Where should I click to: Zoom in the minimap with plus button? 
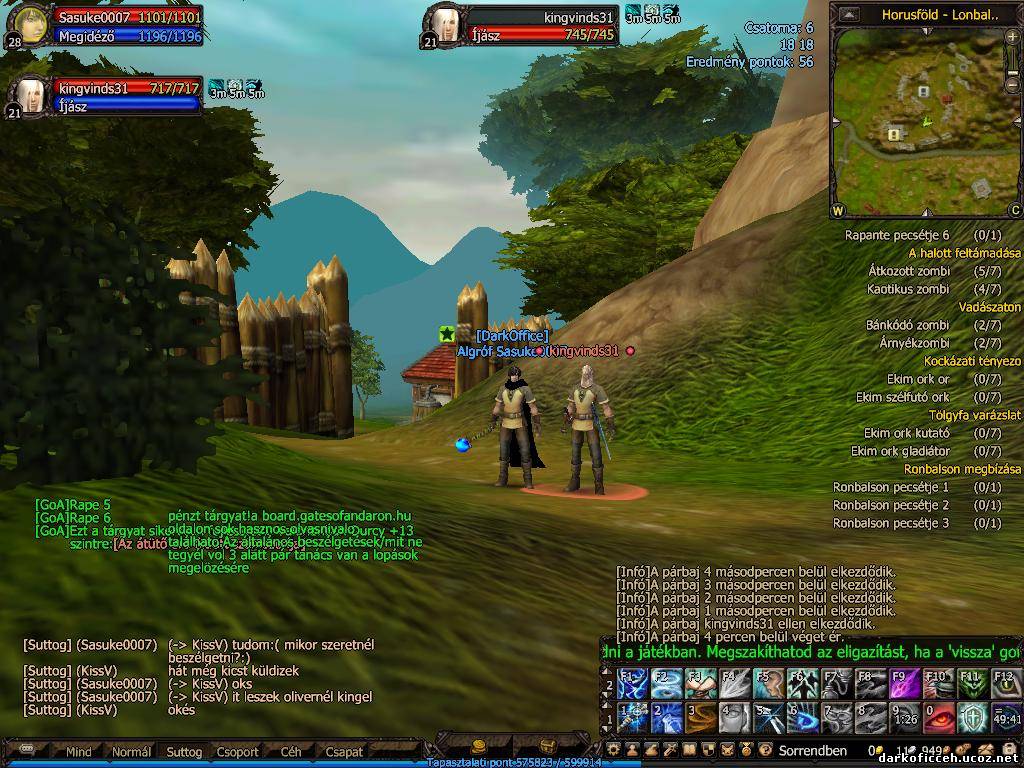click(1013, 37)
